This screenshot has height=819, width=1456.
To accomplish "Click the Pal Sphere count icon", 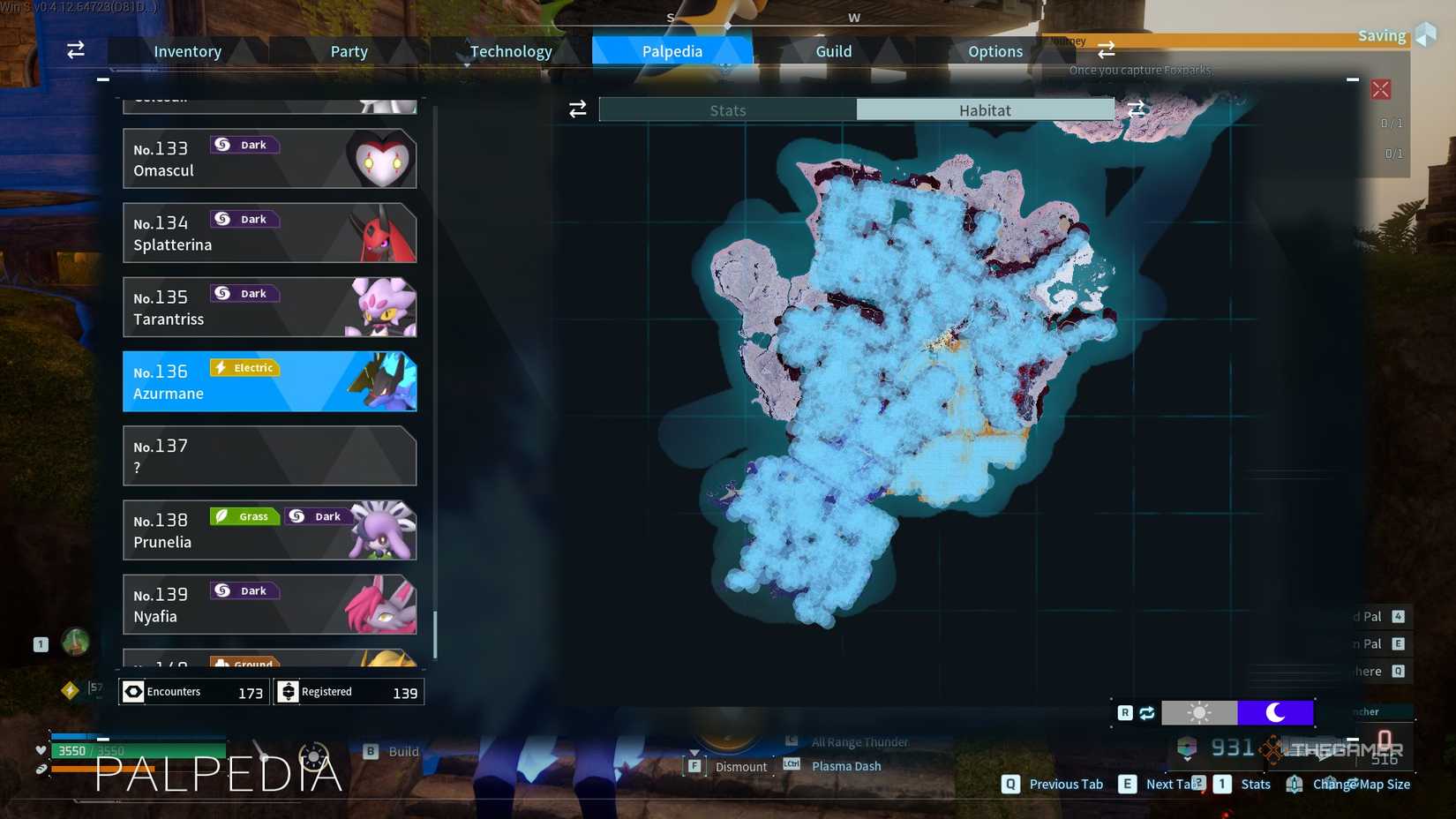I will pyautogui.click(x=1187, y=748).
